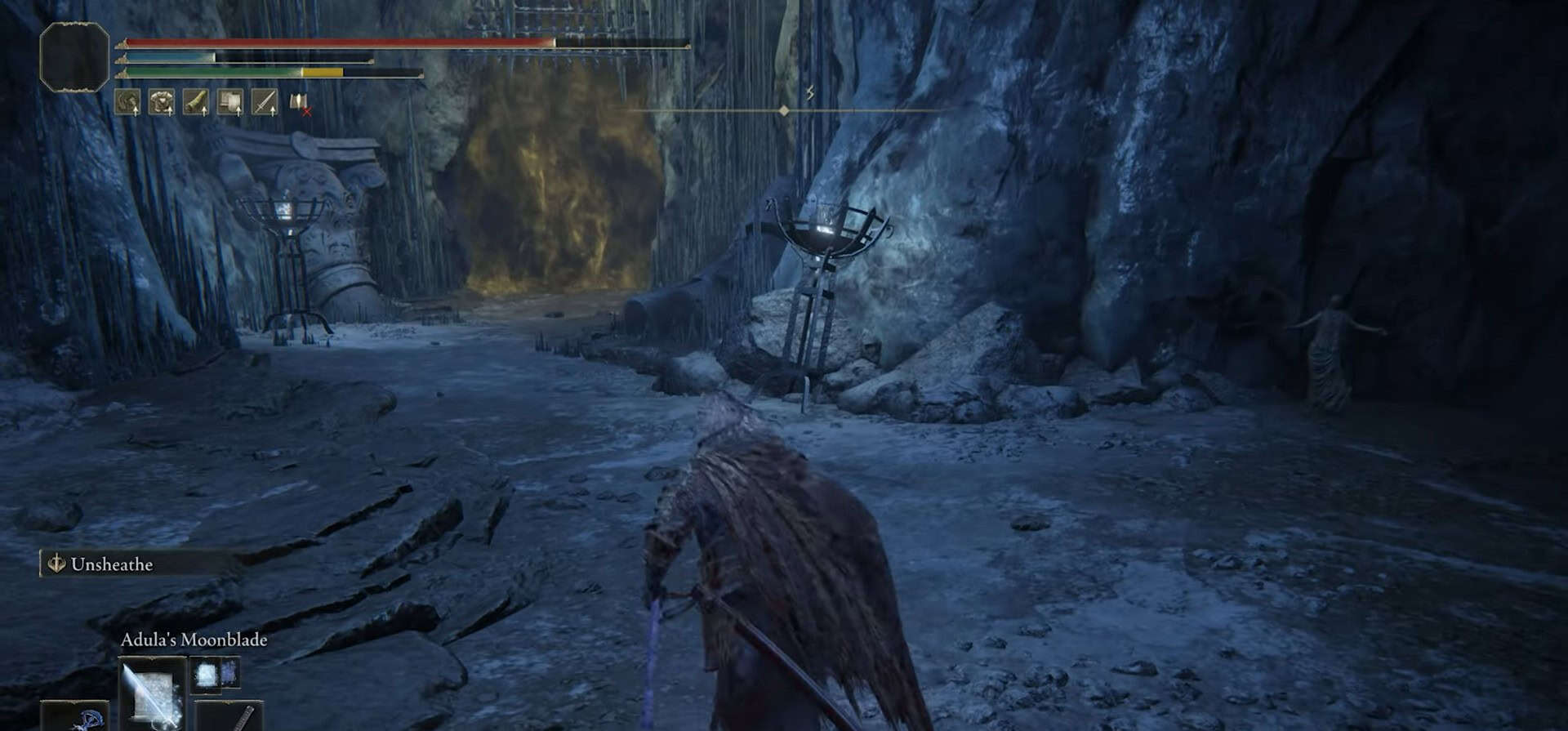
Task: Click the chest armor buff status icon
Action: [x=162, y=102]
